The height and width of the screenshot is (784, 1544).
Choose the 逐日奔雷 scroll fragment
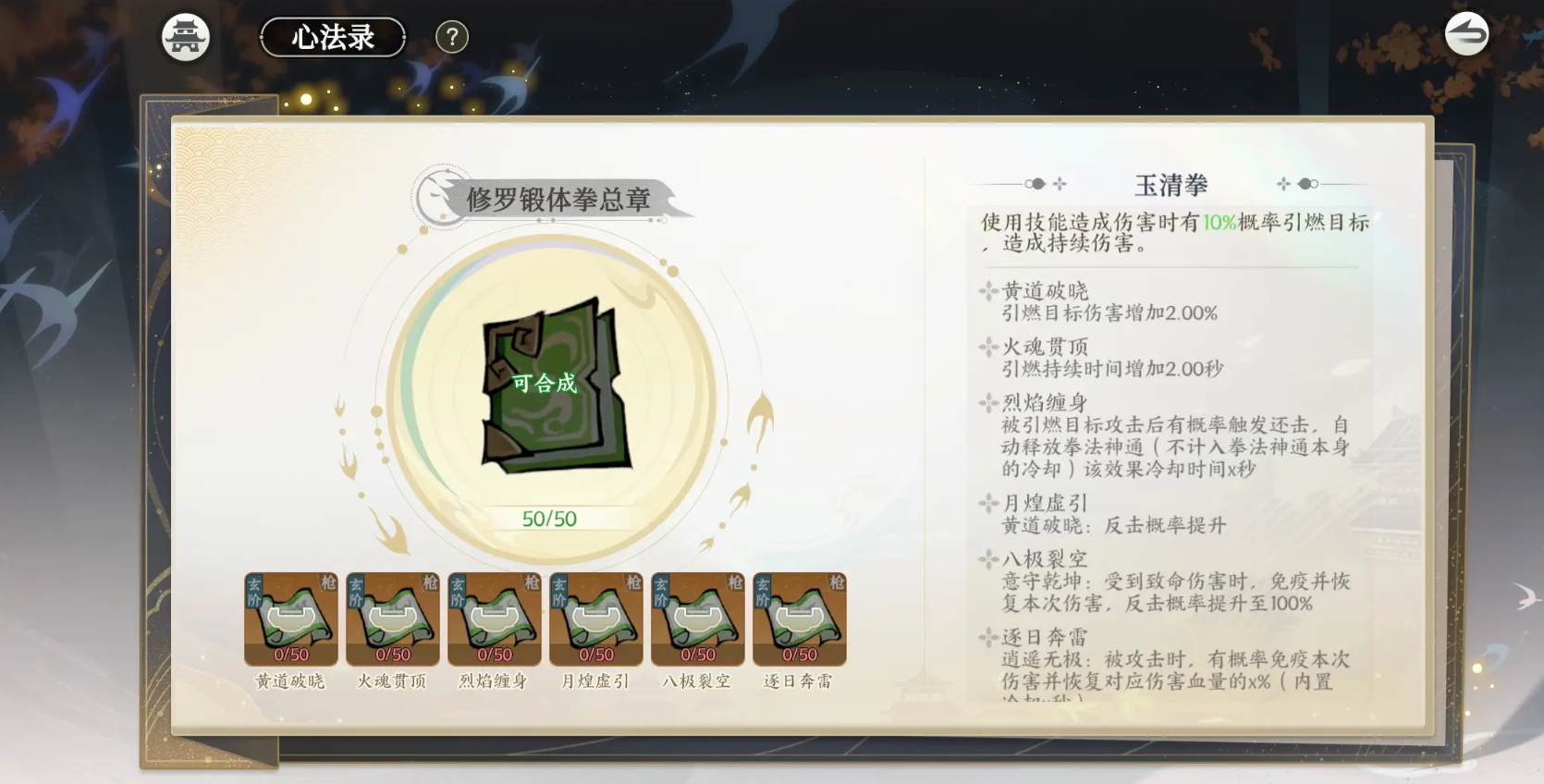799,619
